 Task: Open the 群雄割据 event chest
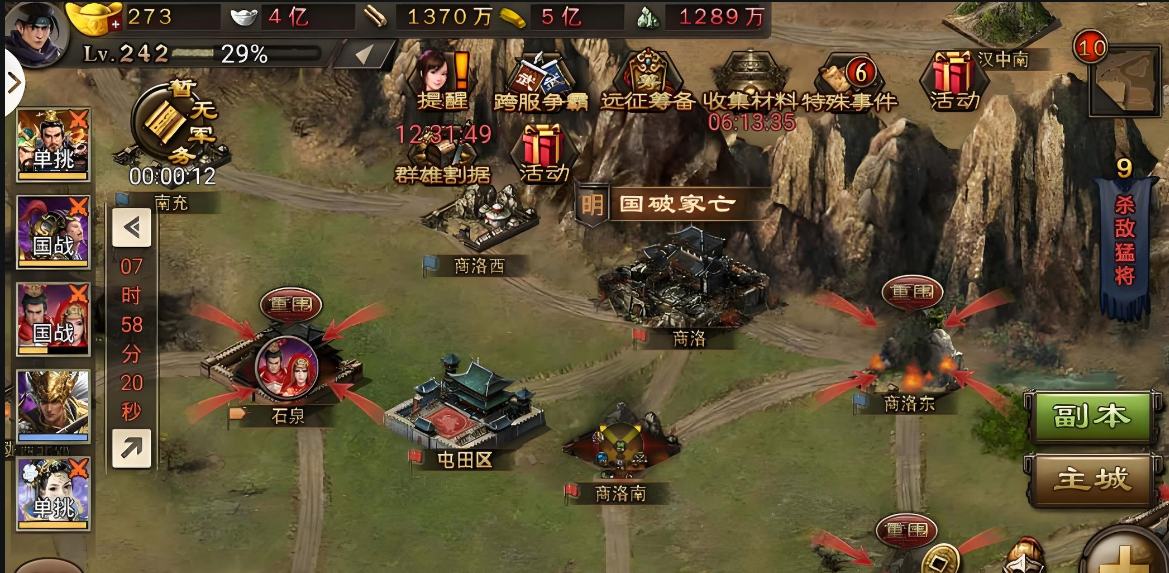441,157
